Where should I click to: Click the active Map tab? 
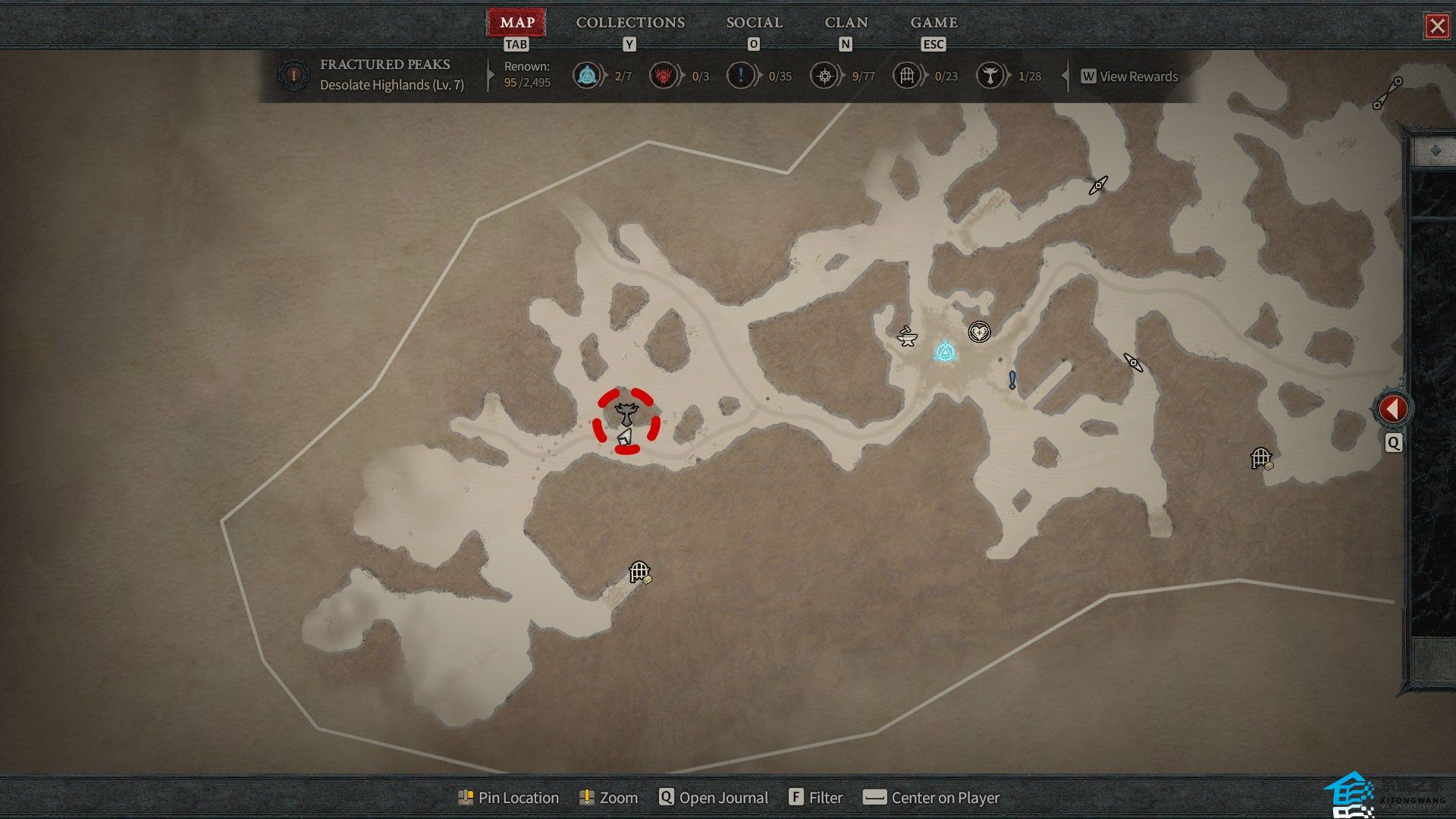click(x=516, y=23)
